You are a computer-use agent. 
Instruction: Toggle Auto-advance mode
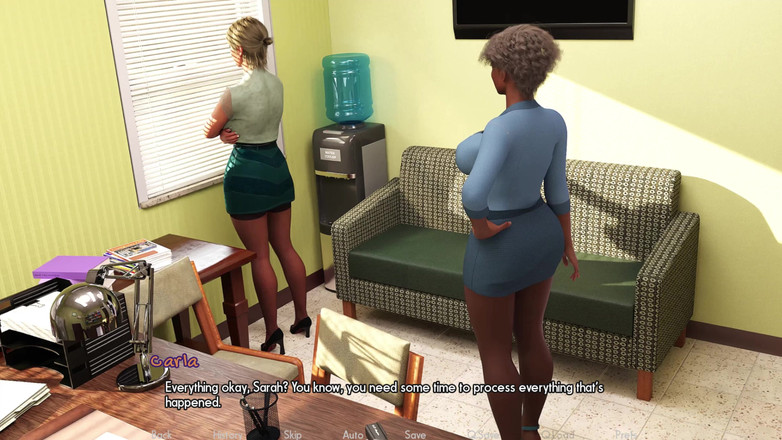coord(353,435)
